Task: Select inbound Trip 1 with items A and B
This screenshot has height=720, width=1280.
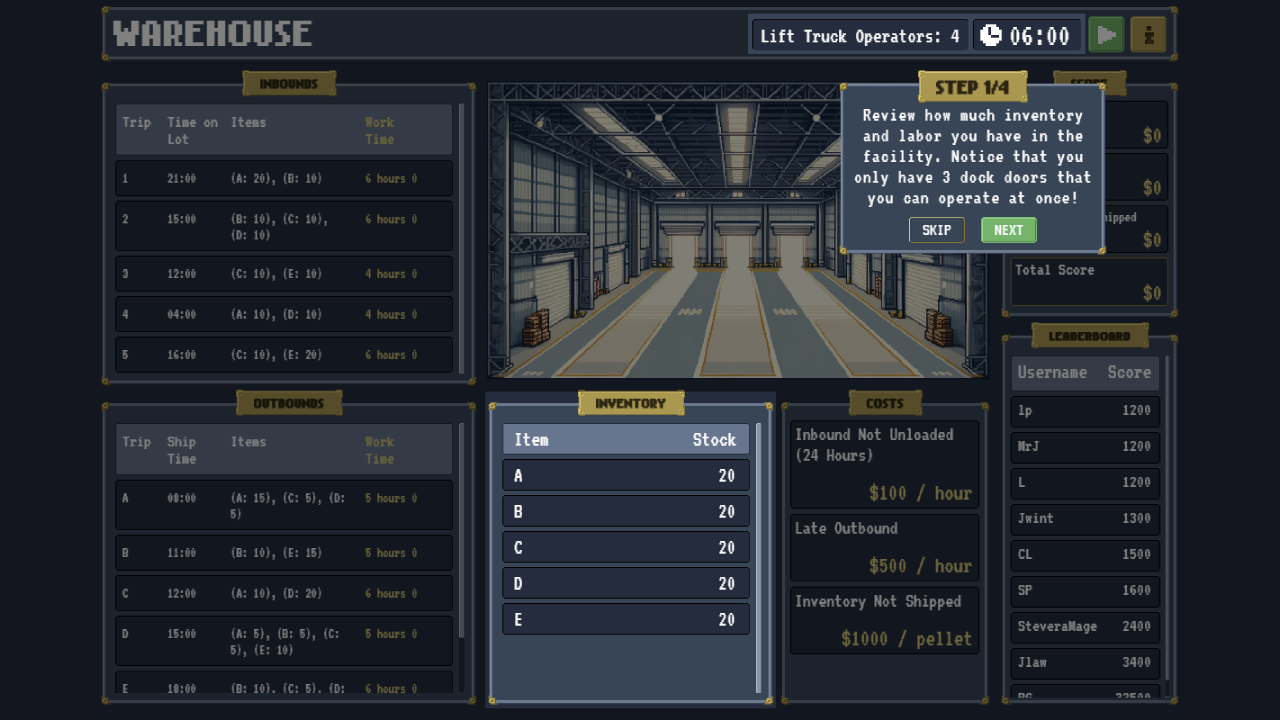Action: (283, 178)
